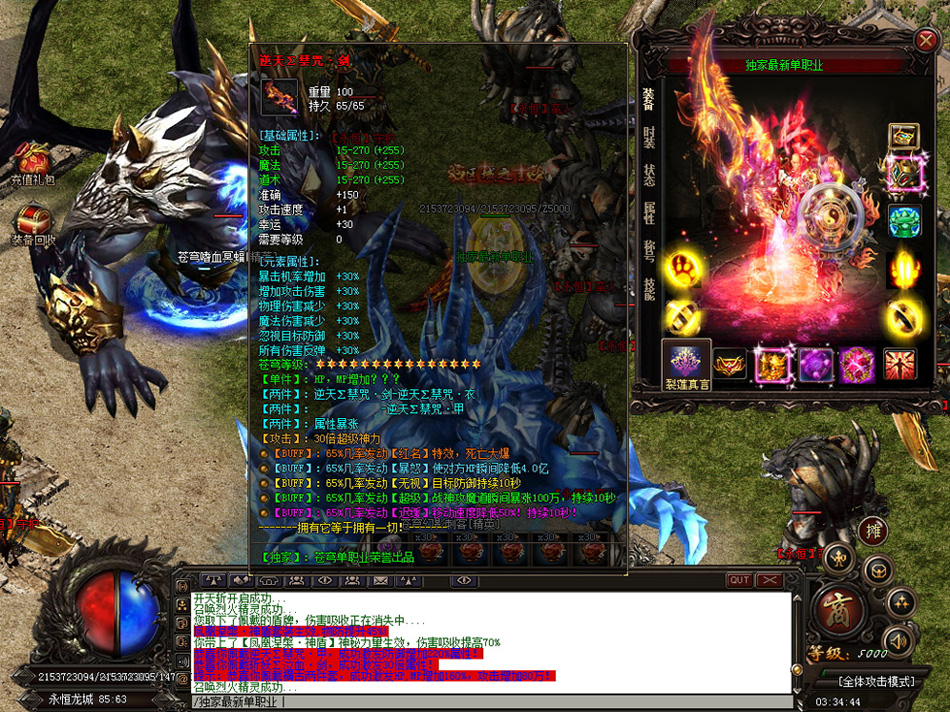This screenshot has width=950, height=712.
Task: Click the QUT button on chat bar
Action: 739,580
